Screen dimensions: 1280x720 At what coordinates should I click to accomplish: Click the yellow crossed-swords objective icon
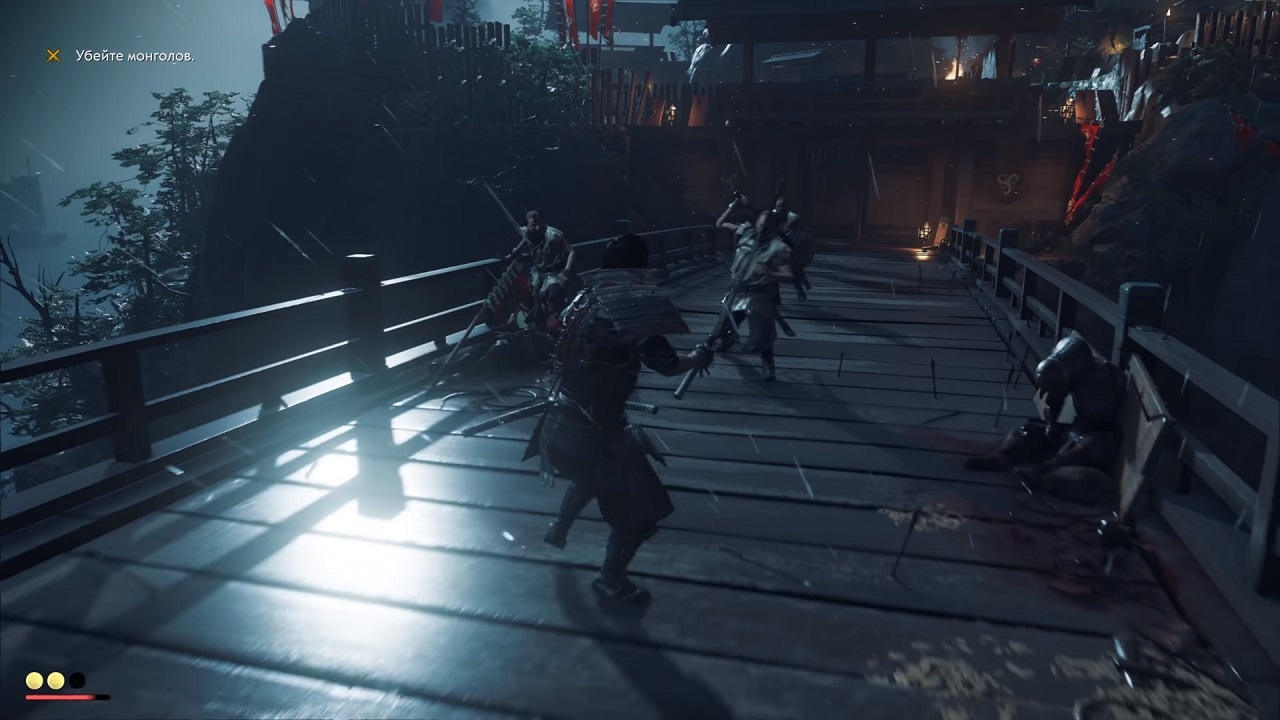53,56
